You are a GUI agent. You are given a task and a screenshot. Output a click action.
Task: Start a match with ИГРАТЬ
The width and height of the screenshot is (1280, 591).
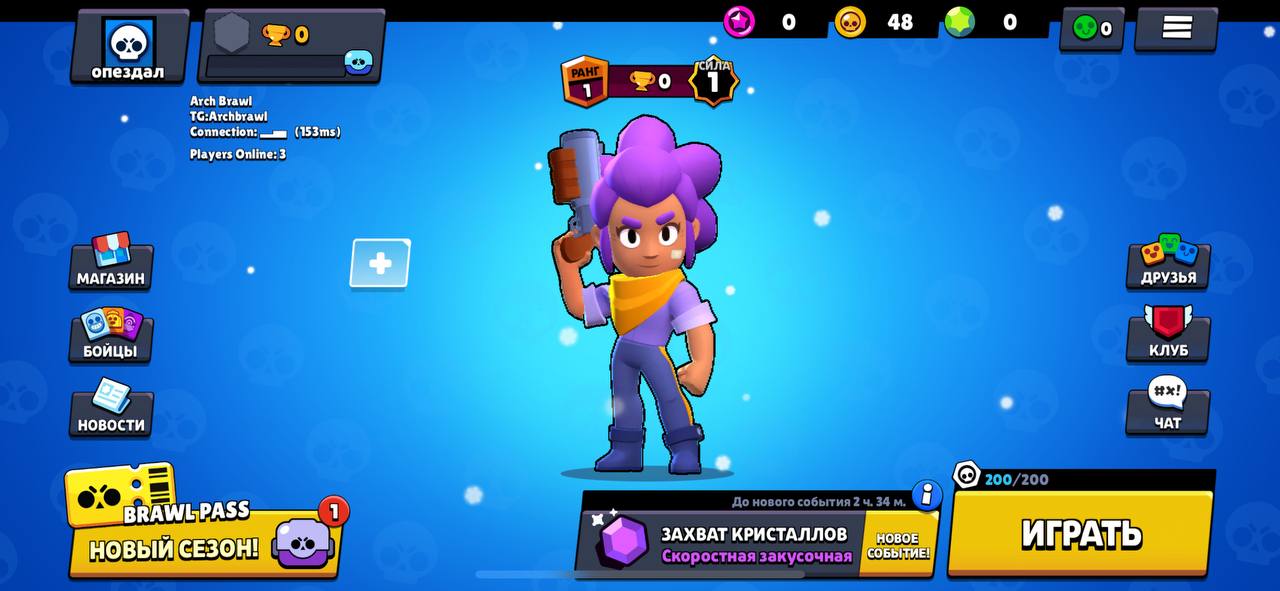point(1081,534)
